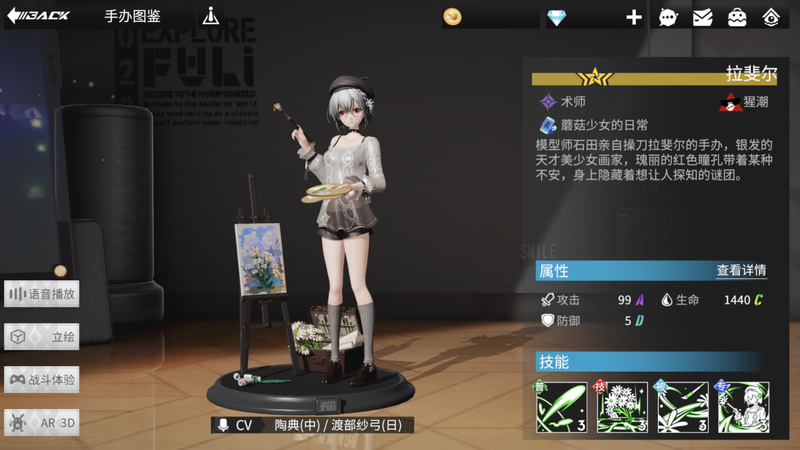Show the 立绘 character illustration
This screenshot has width=800, height=450.
click(42, 337)
